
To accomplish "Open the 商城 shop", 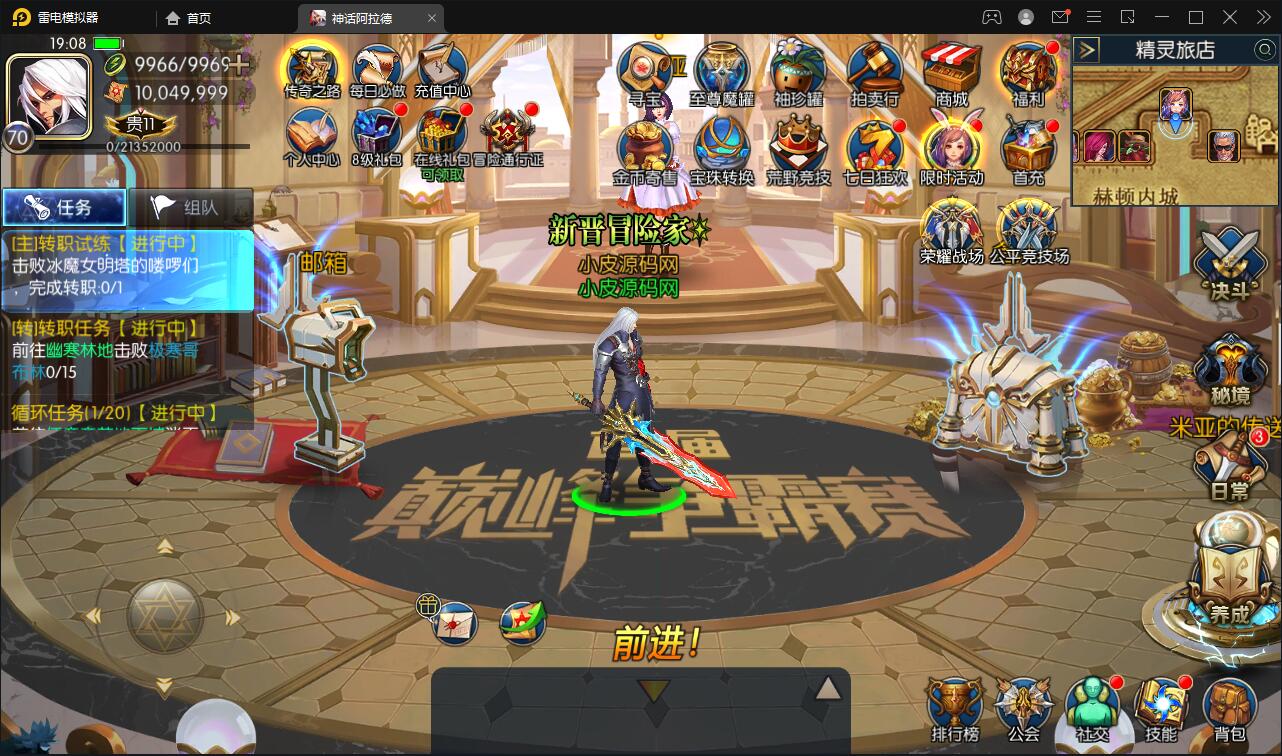I will tap(951, 68).
